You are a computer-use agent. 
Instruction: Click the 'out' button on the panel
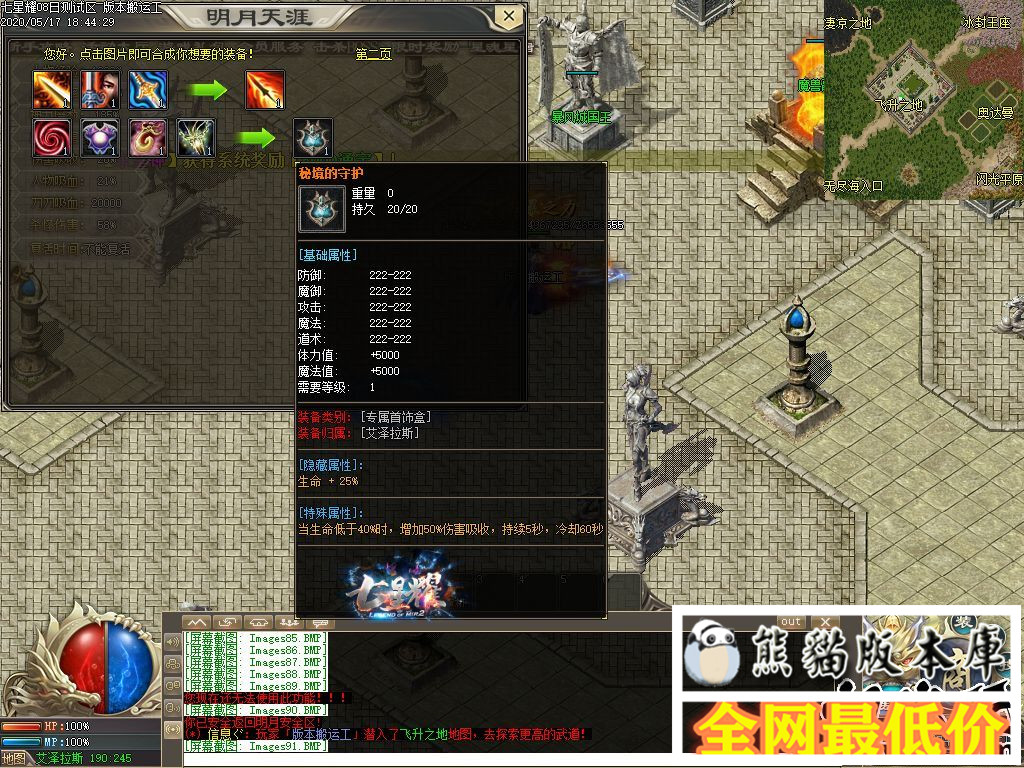coord(791,622)
